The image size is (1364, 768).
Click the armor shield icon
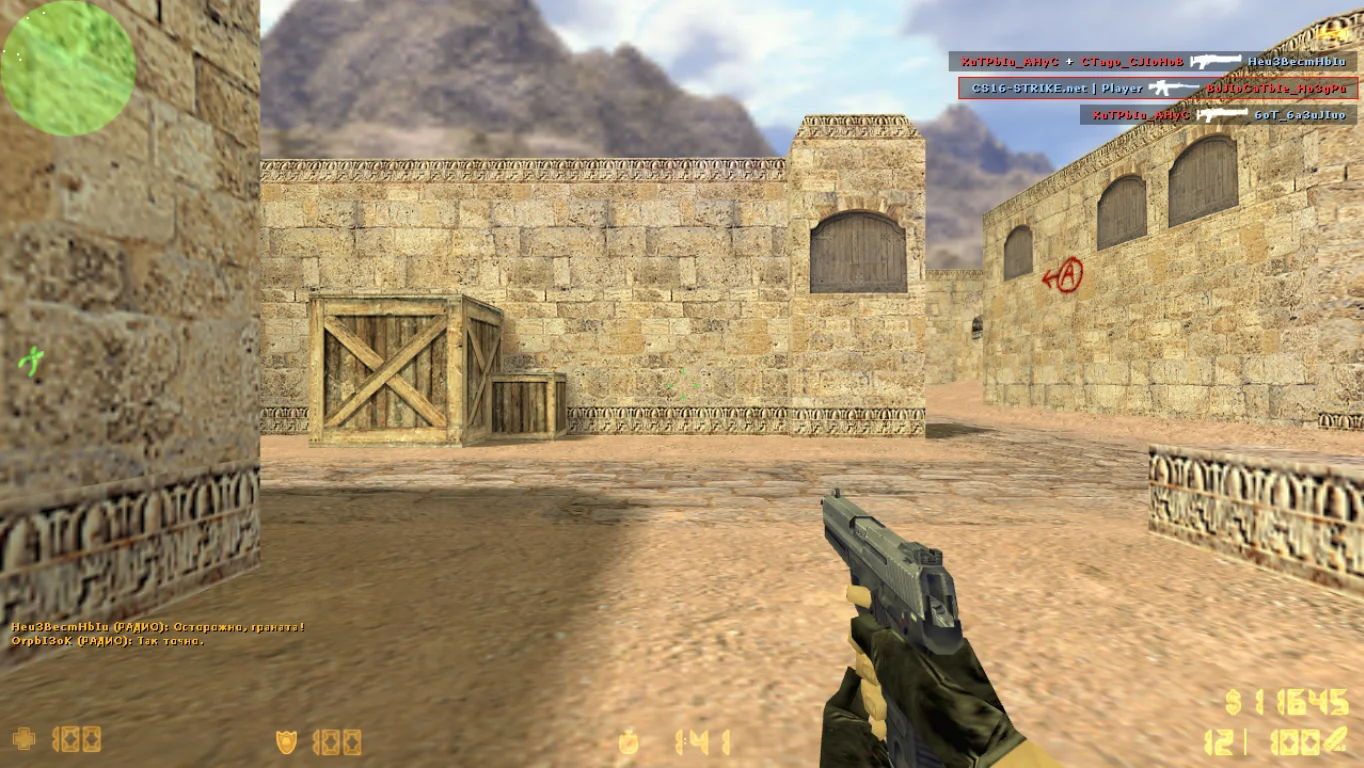287,741
